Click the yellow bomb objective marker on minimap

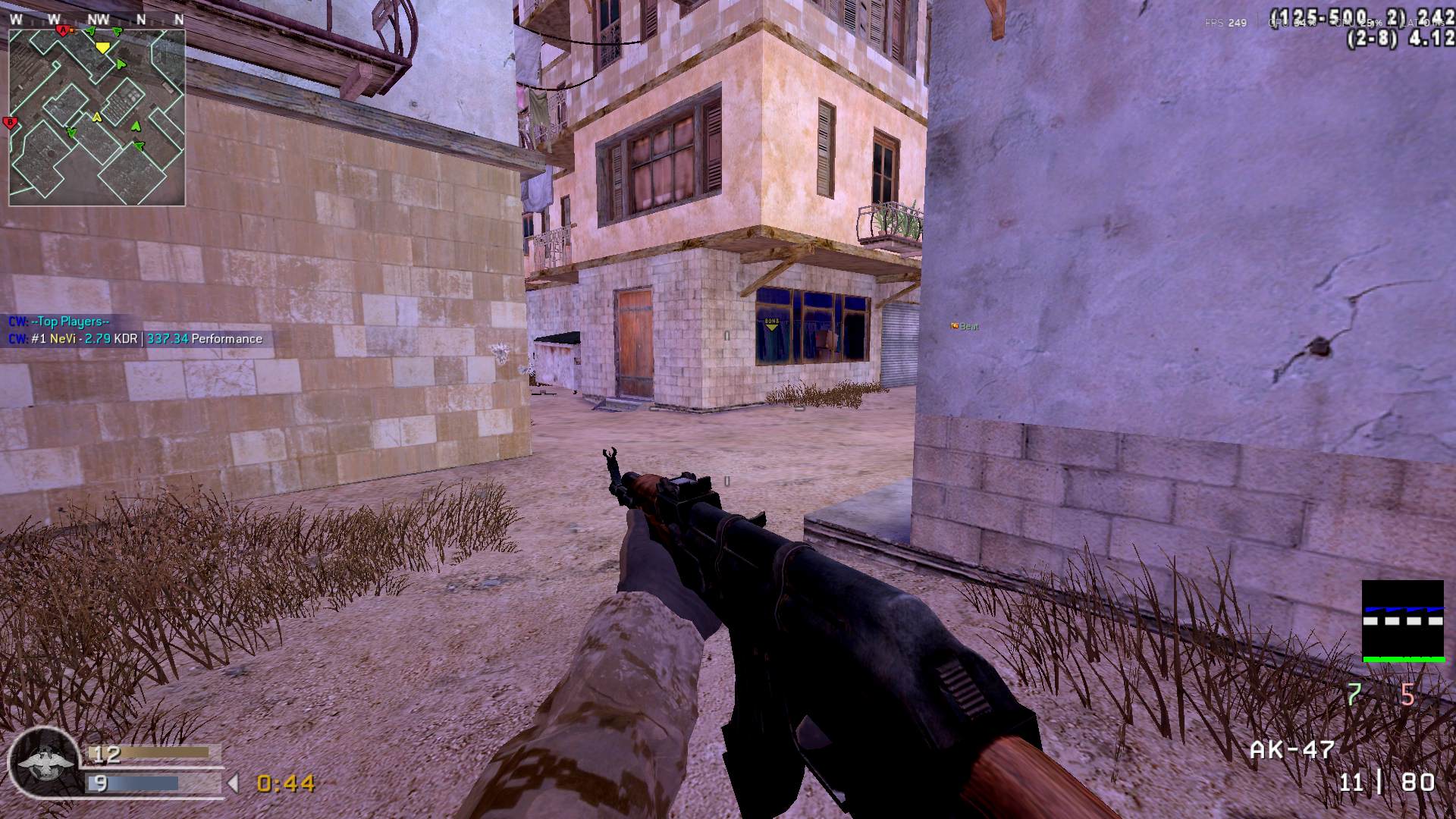[x=102, y=47]
